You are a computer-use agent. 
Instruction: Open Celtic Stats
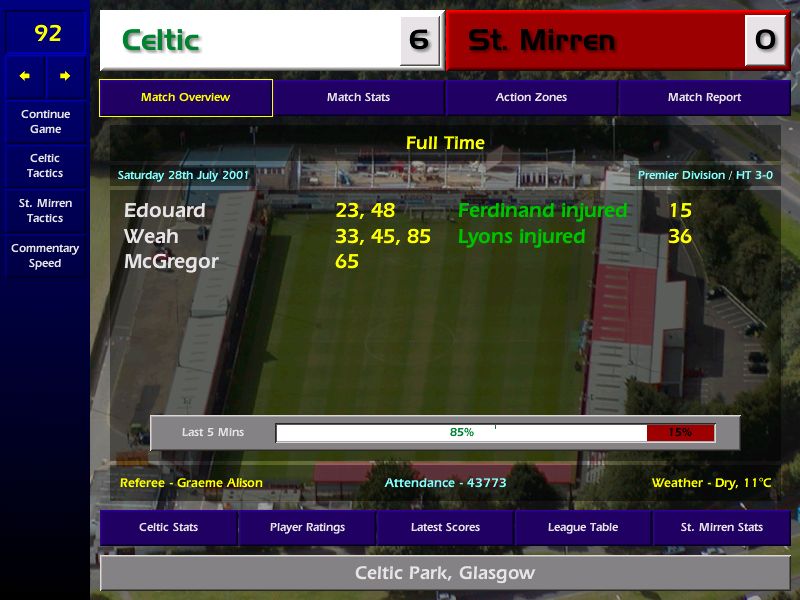coord(168,527)
